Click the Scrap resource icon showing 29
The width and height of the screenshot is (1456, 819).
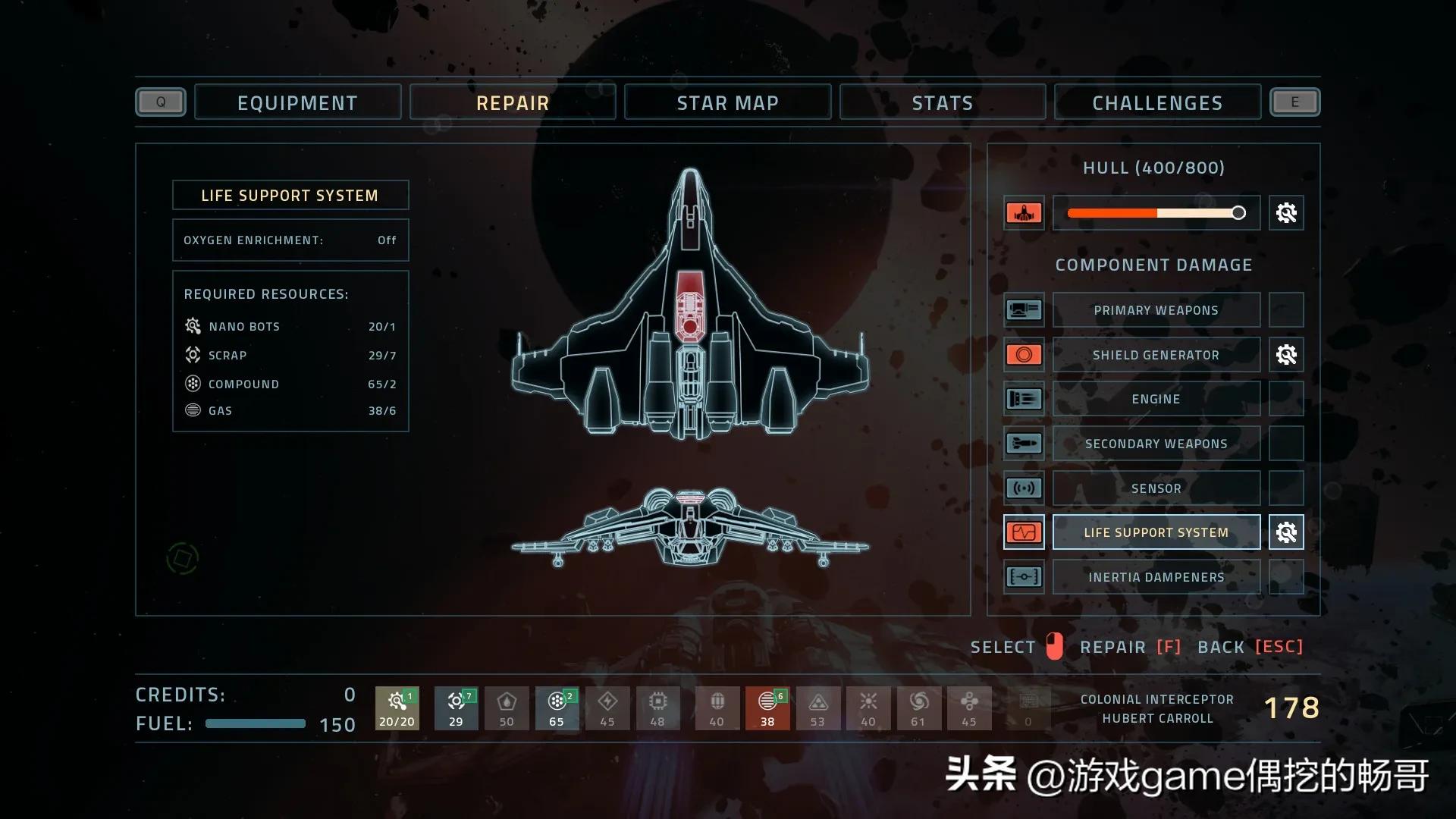tap(456, 708)
